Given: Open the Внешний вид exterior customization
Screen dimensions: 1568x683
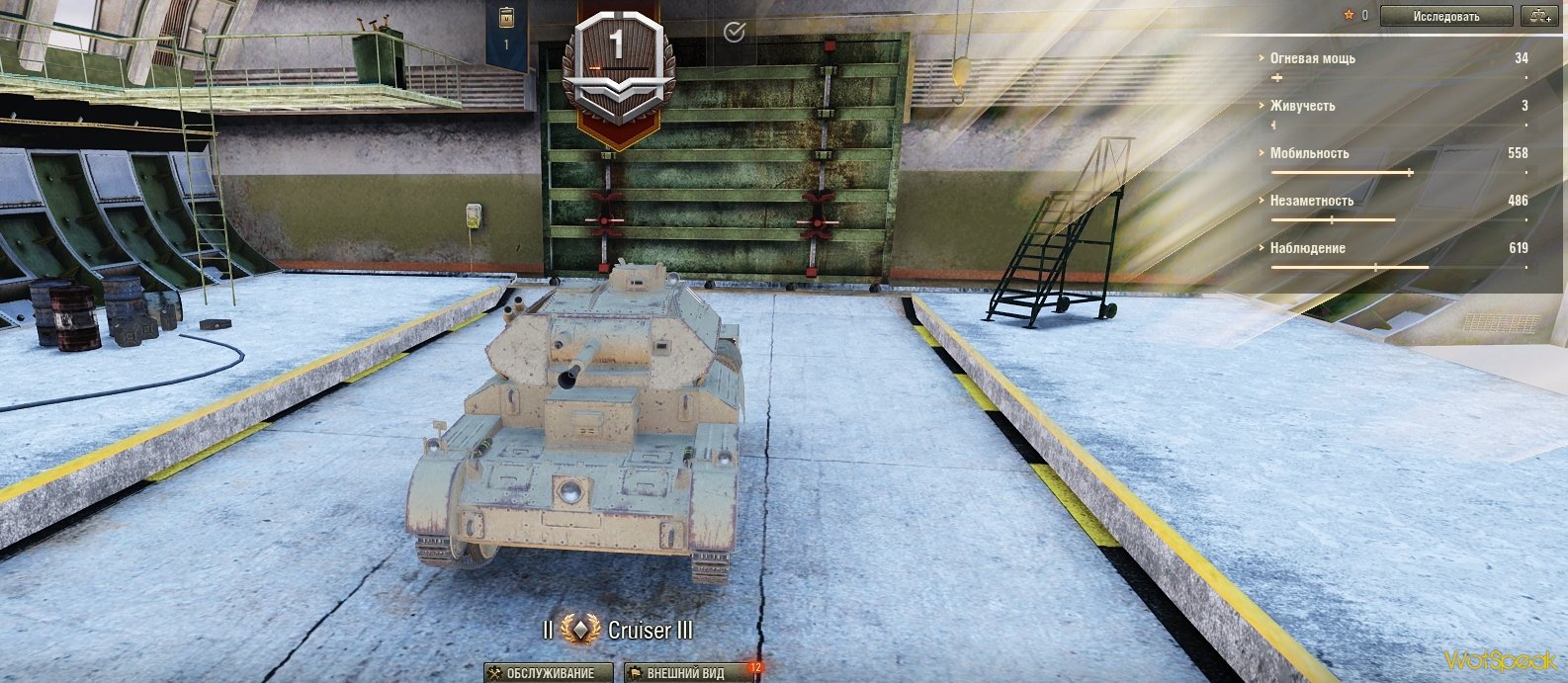Looking at the screenshot, I should (684, 673).
